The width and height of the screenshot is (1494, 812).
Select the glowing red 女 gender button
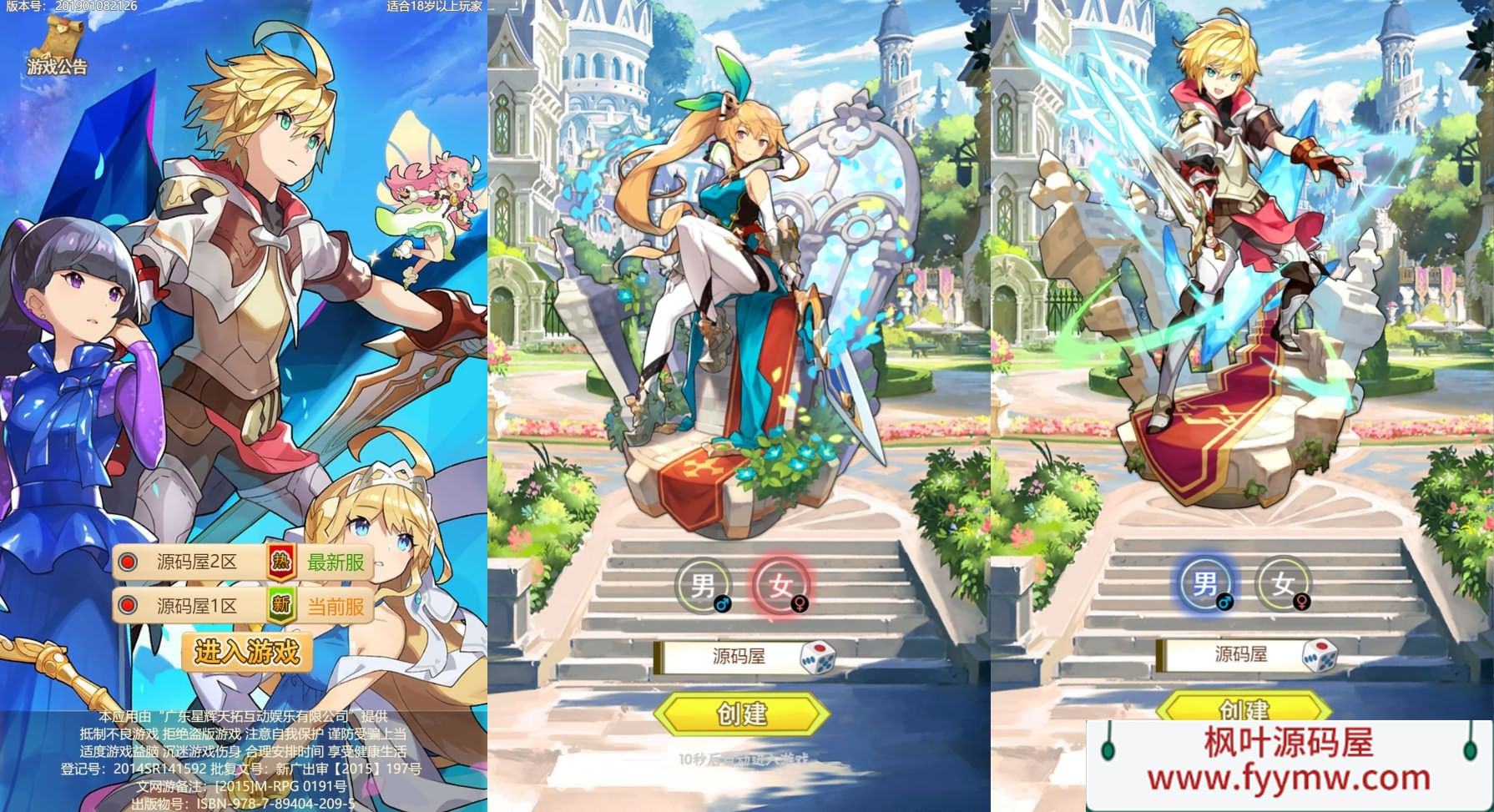coord(780,585)
